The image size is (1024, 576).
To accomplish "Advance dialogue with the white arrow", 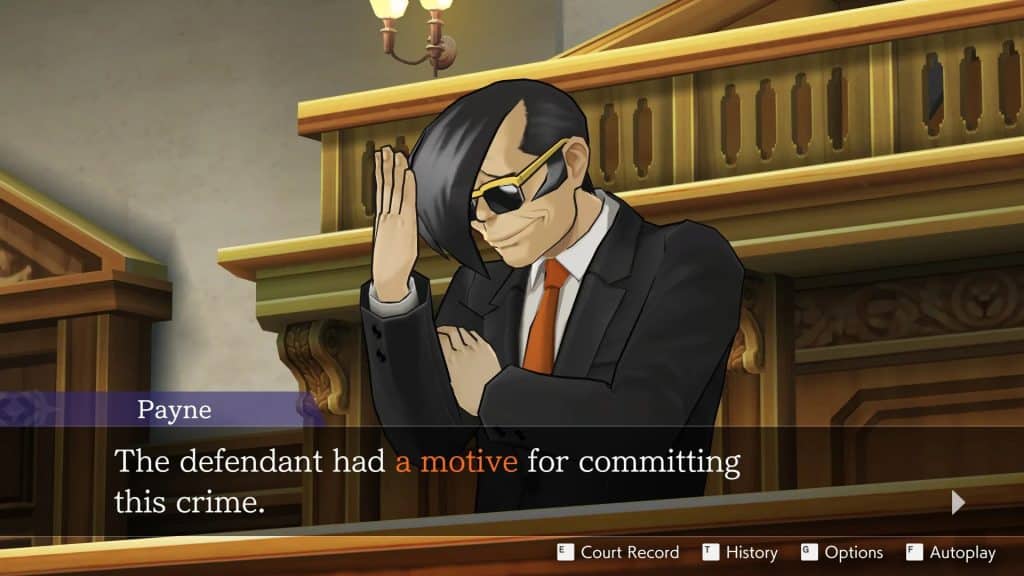I will tap(958, 502).
